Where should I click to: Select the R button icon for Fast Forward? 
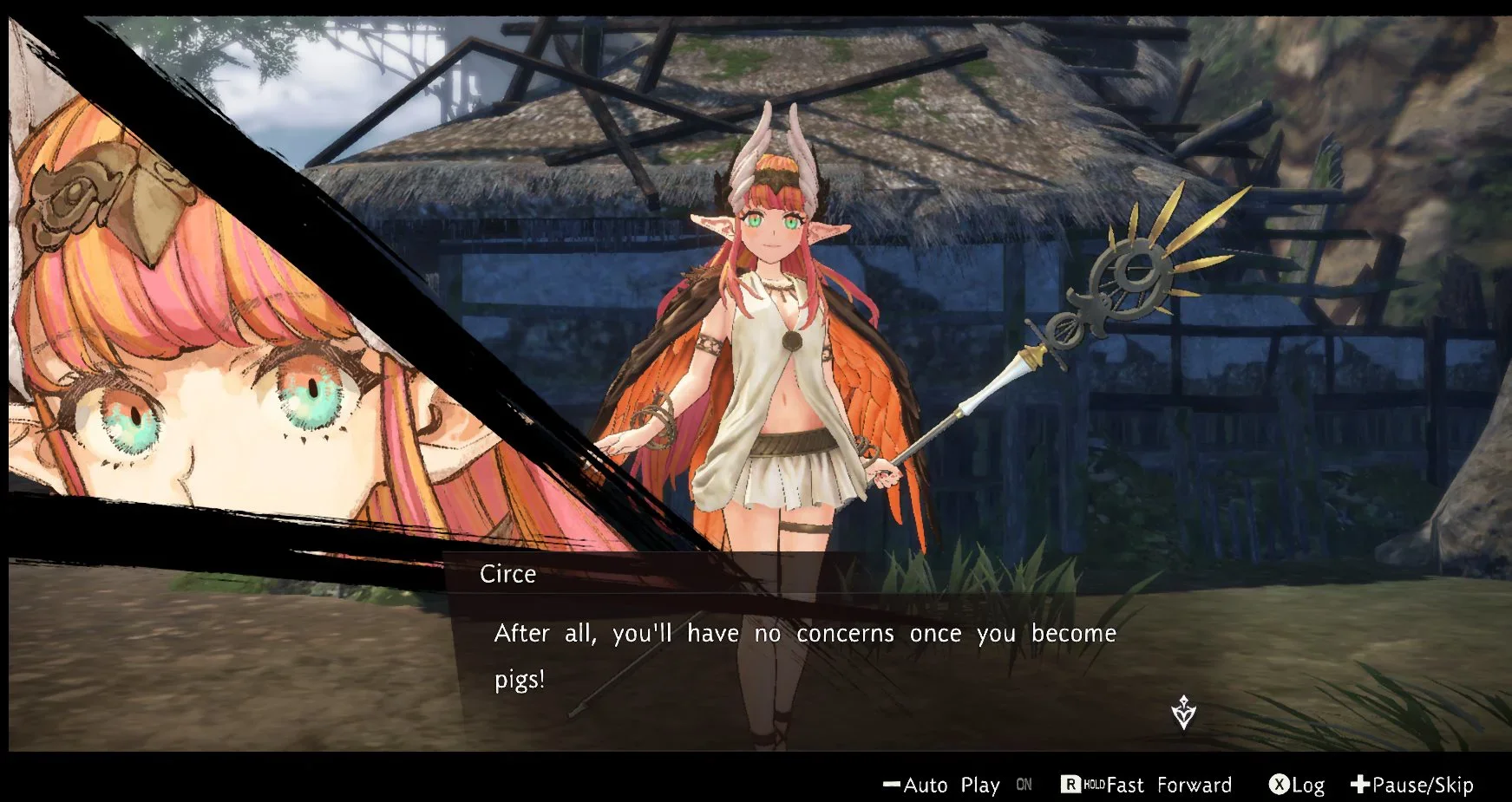click(1069, 786)
